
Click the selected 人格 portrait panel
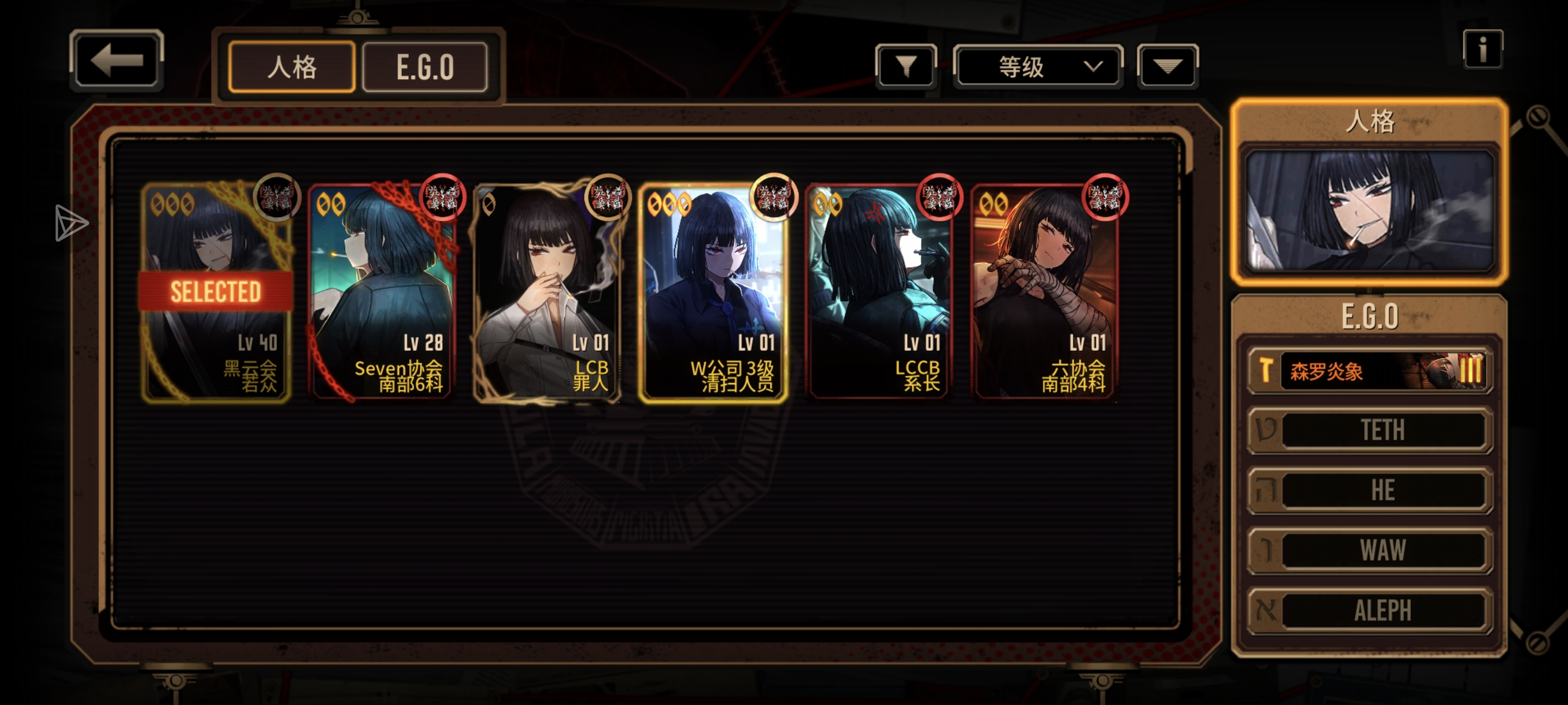click(1370, 210)
